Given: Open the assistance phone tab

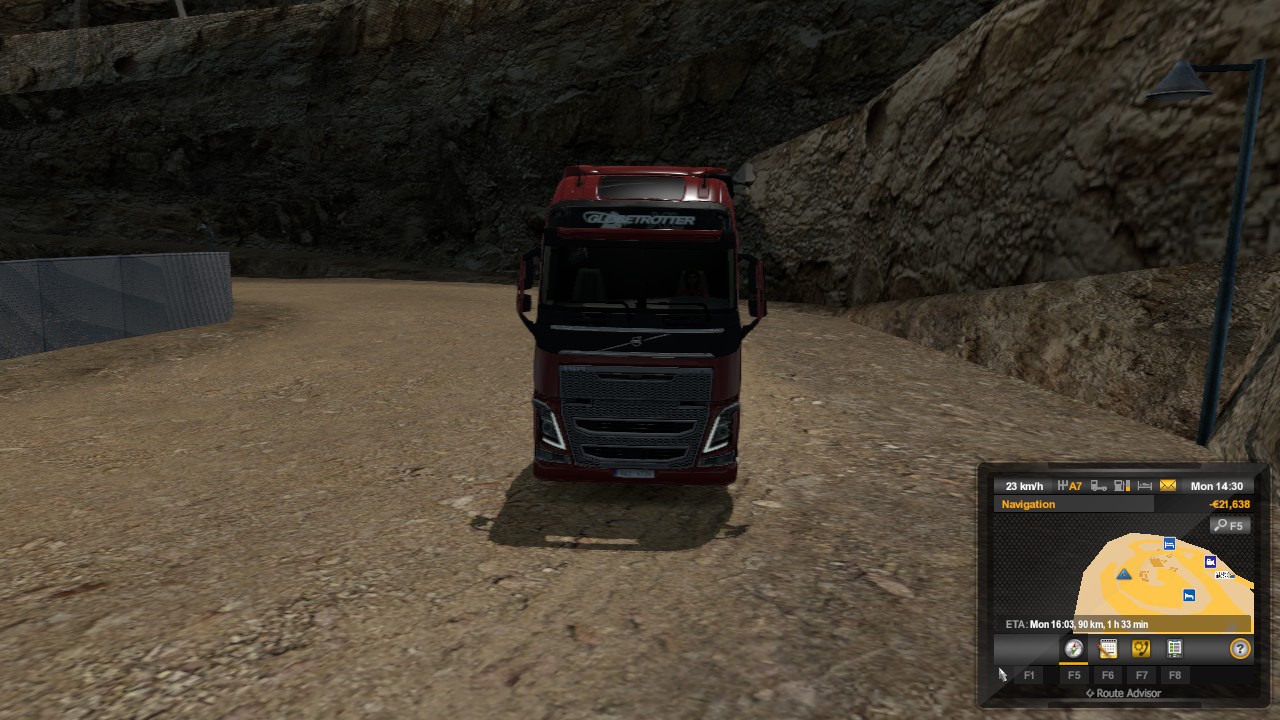Looking at the screenshot, I should click(x=1141, y=649).
